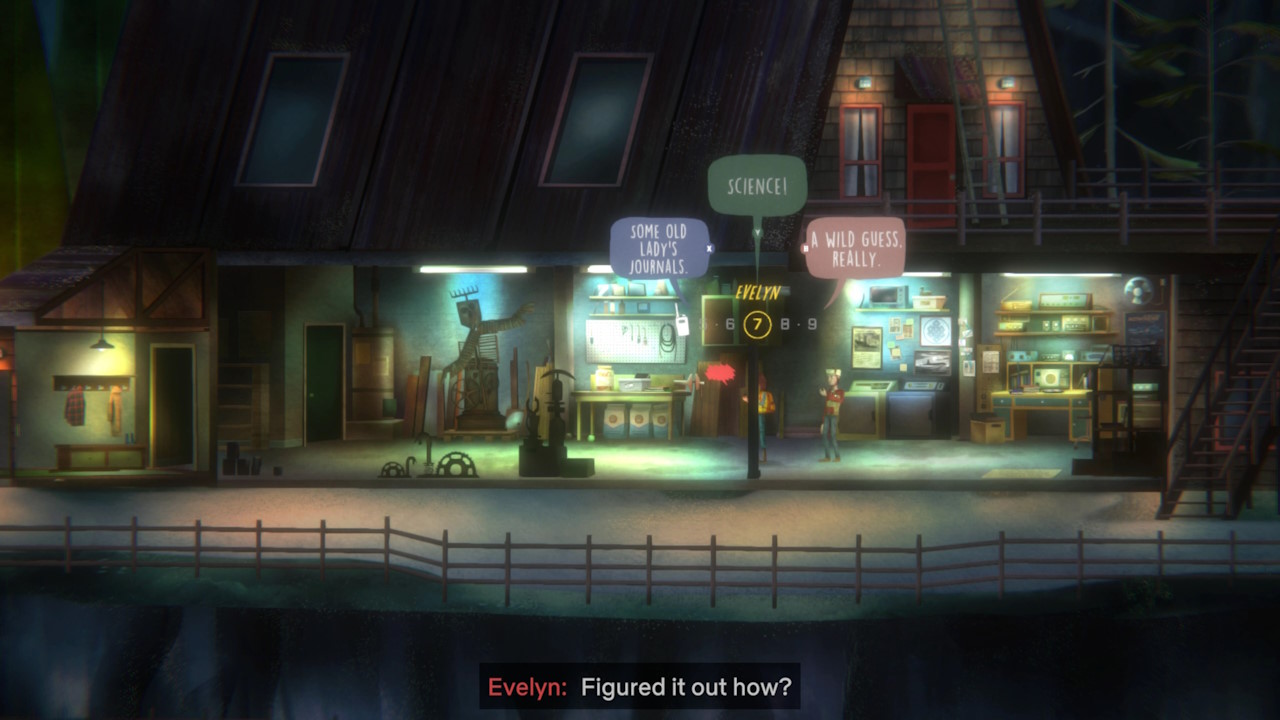Image resolution: width=1280 pixels, height=720 pixels.
Task: Click the B button icon on the pink bubble
Action: tap(804, 248)
